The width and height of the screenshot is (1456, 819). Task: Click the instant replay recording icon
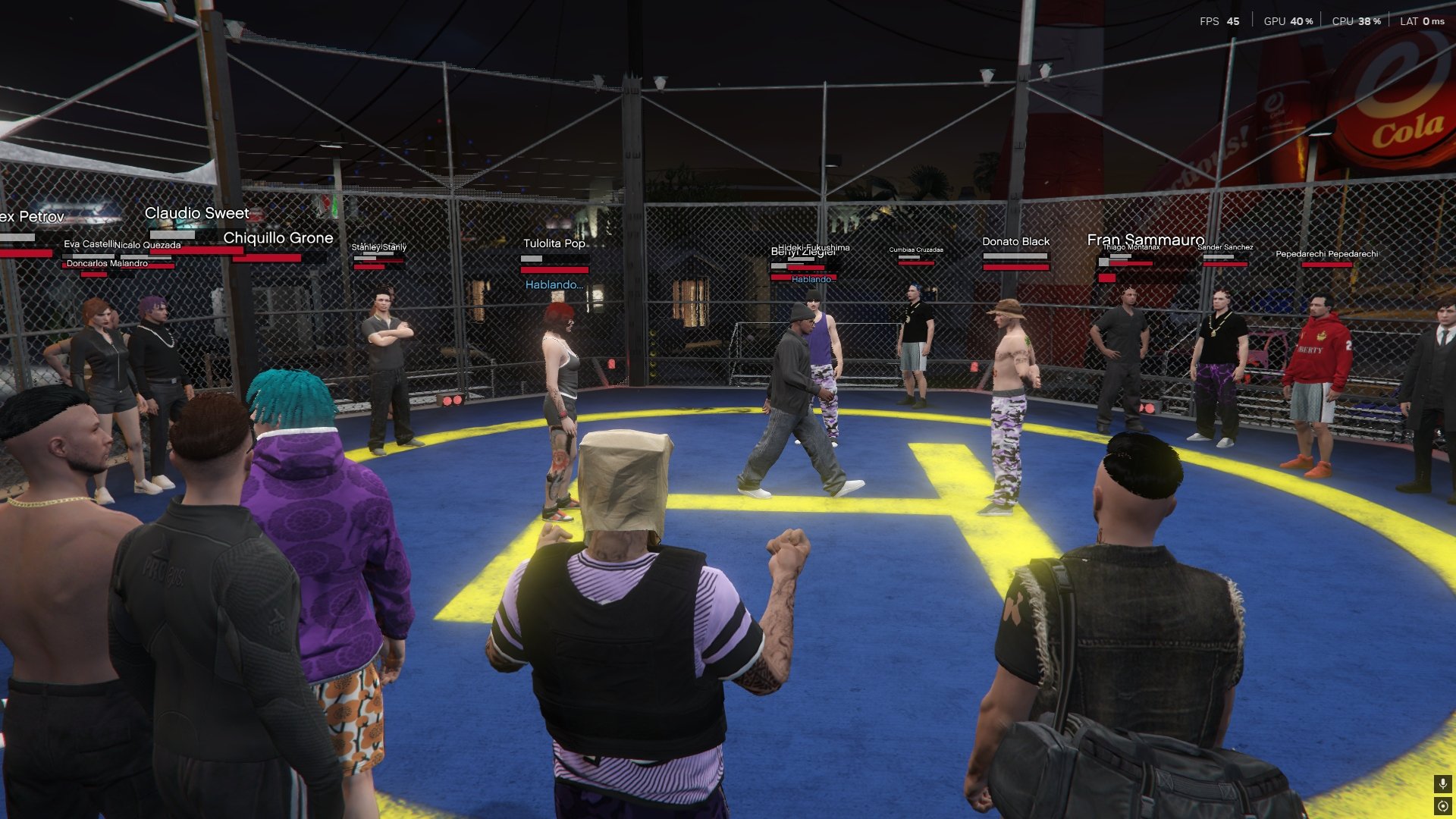1442,806
